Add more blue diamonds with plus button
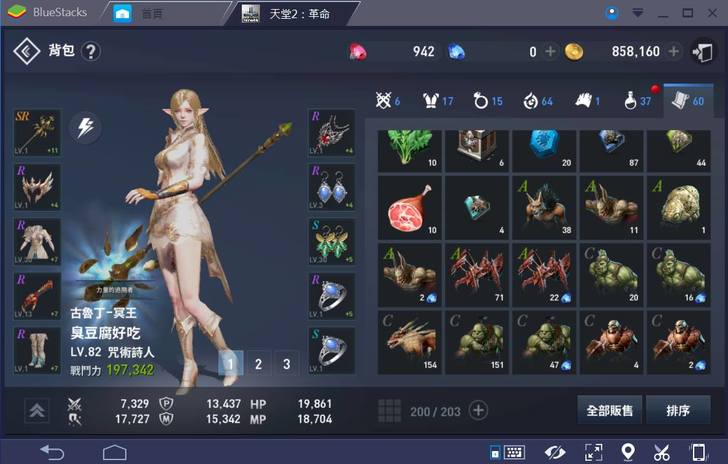 (550, 51)
